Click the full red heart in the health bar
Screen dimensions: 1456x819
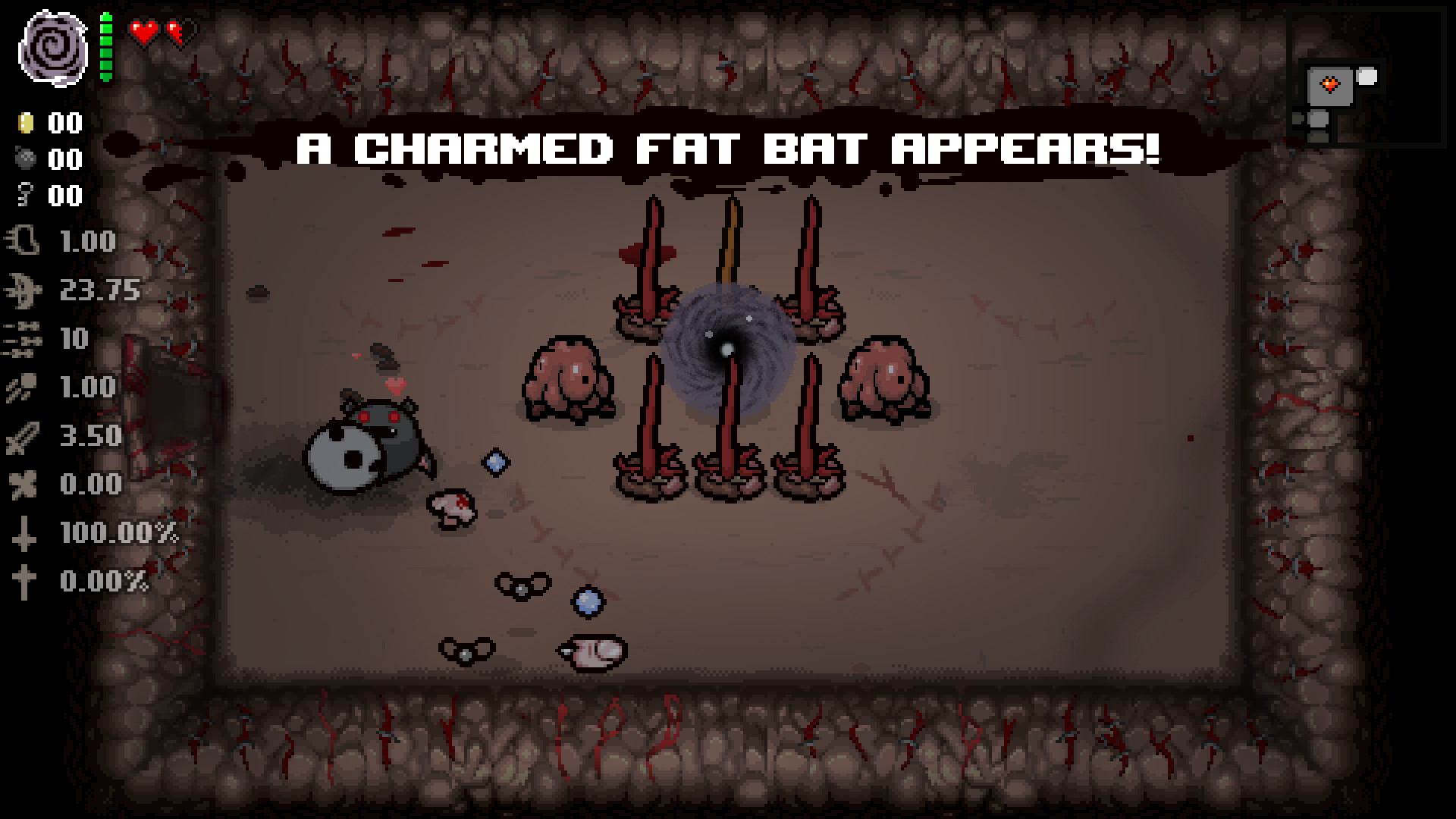coord(141,32)
